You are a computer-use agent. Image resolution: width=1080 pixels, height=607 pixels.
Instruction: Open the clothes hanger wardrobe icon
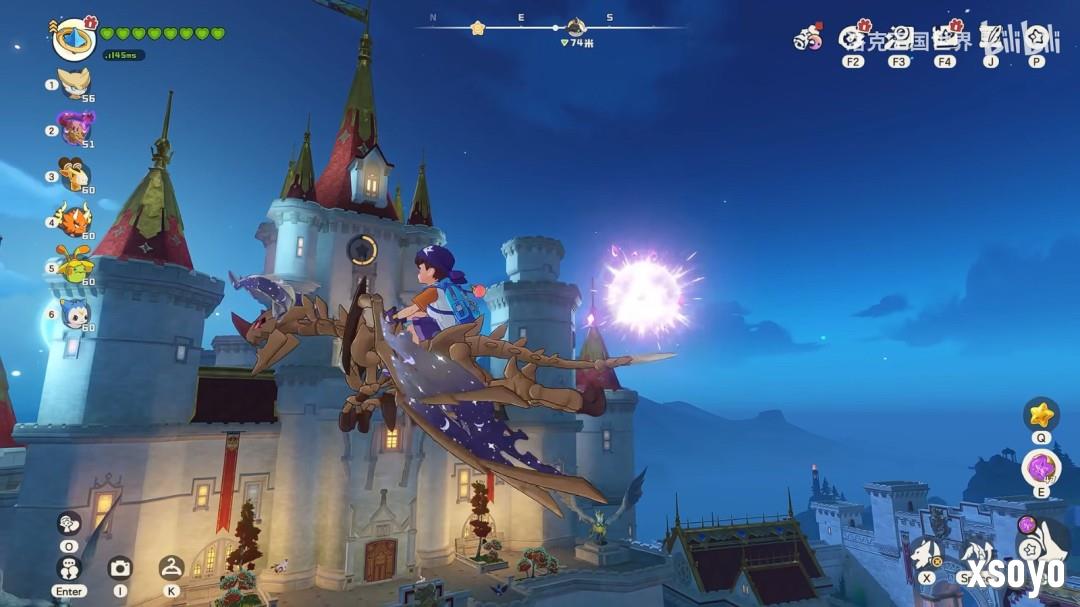(x=171, y=568)
